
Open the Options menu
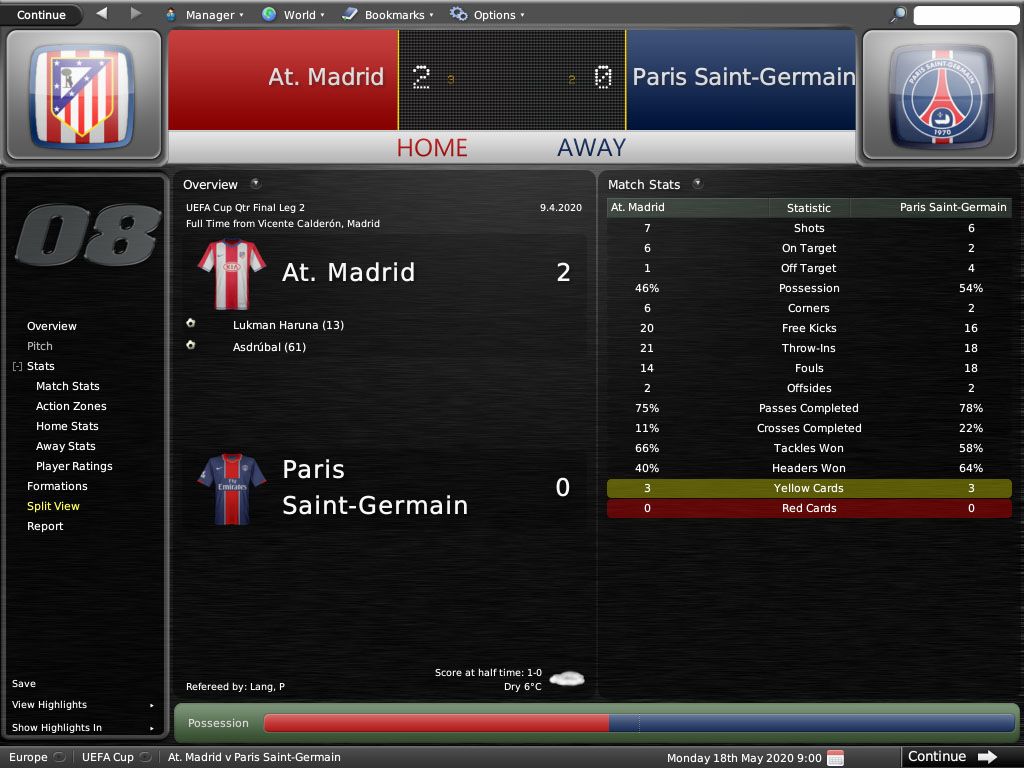tap(487, 15)
